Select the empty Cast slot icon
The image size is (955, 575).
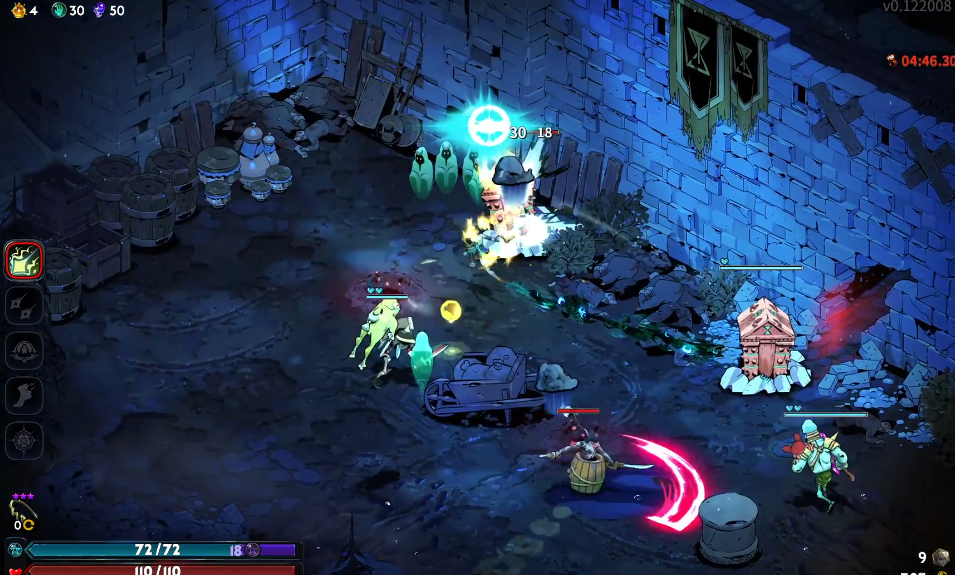24,350
